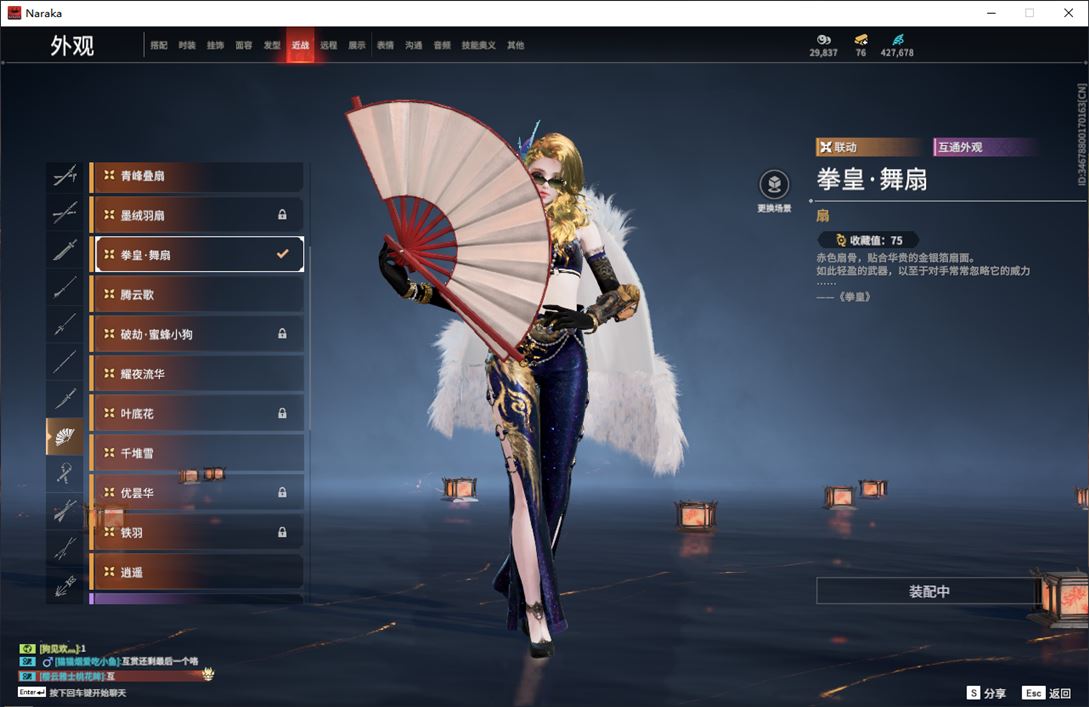Open the 搭配 tab
Screen dimensions: 1089x707
(159, 46)
